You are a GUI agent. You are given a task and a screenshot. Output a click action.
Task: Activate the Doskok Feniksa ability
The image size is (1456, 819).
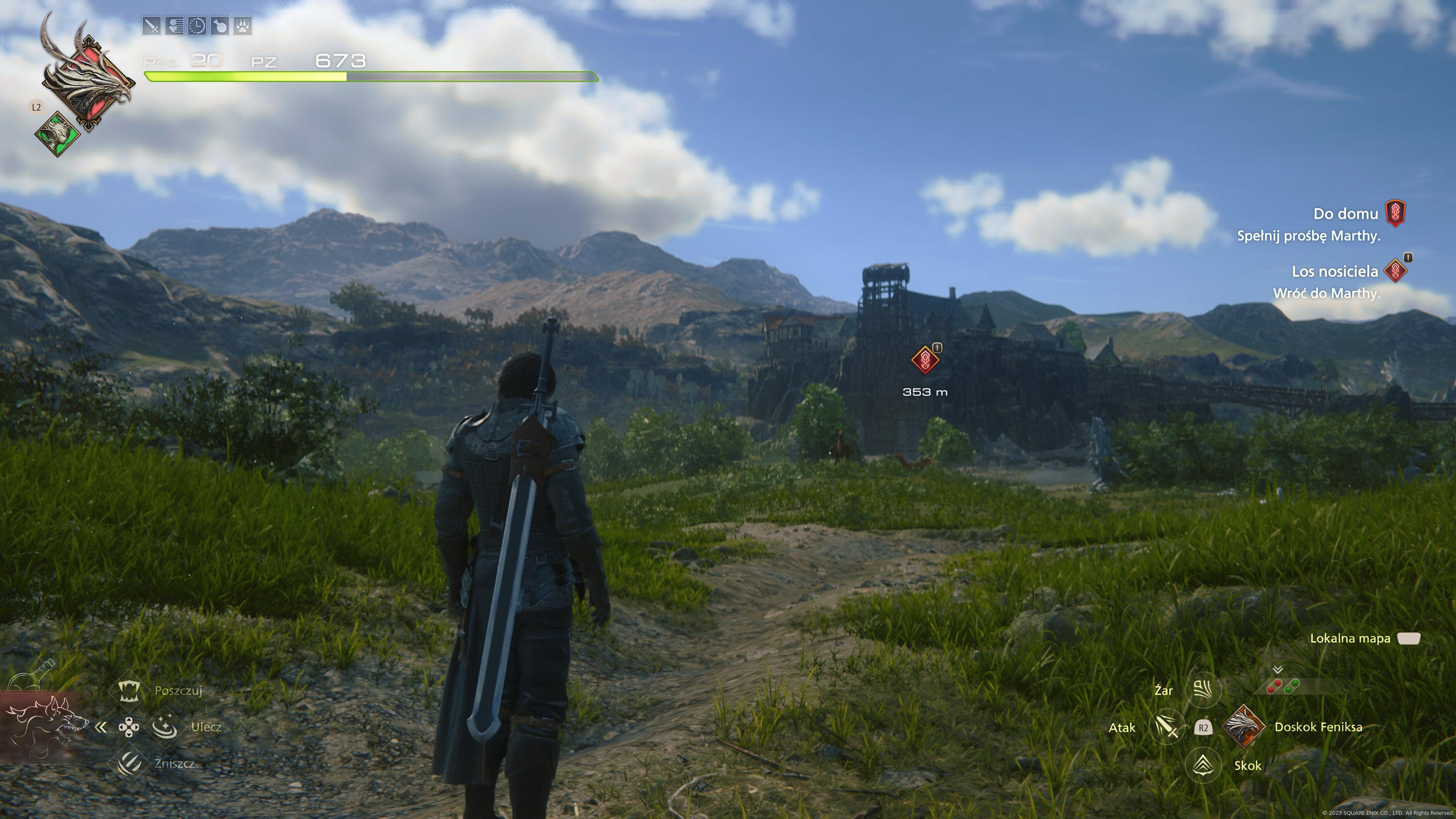[1243, 727]
